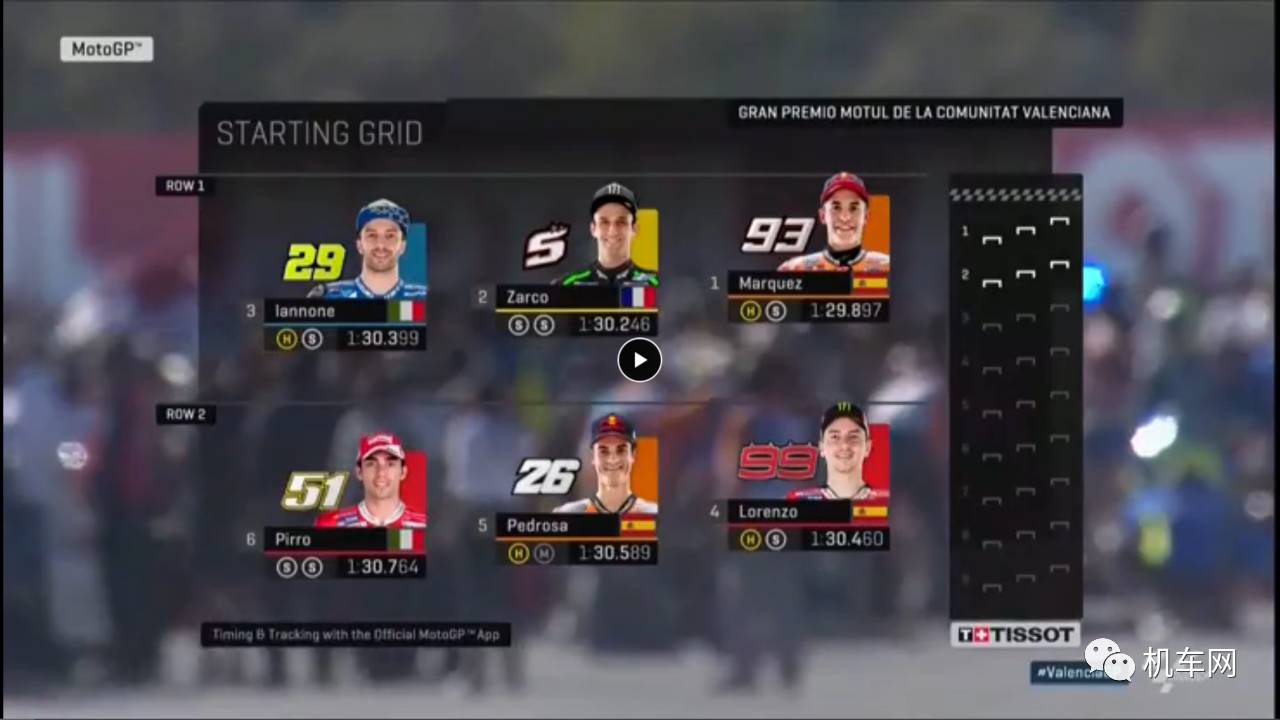Select the GRAN PREMIO MOTUL banner title
This screenshot has width=1280, height=720.
[x=925, y=112]
